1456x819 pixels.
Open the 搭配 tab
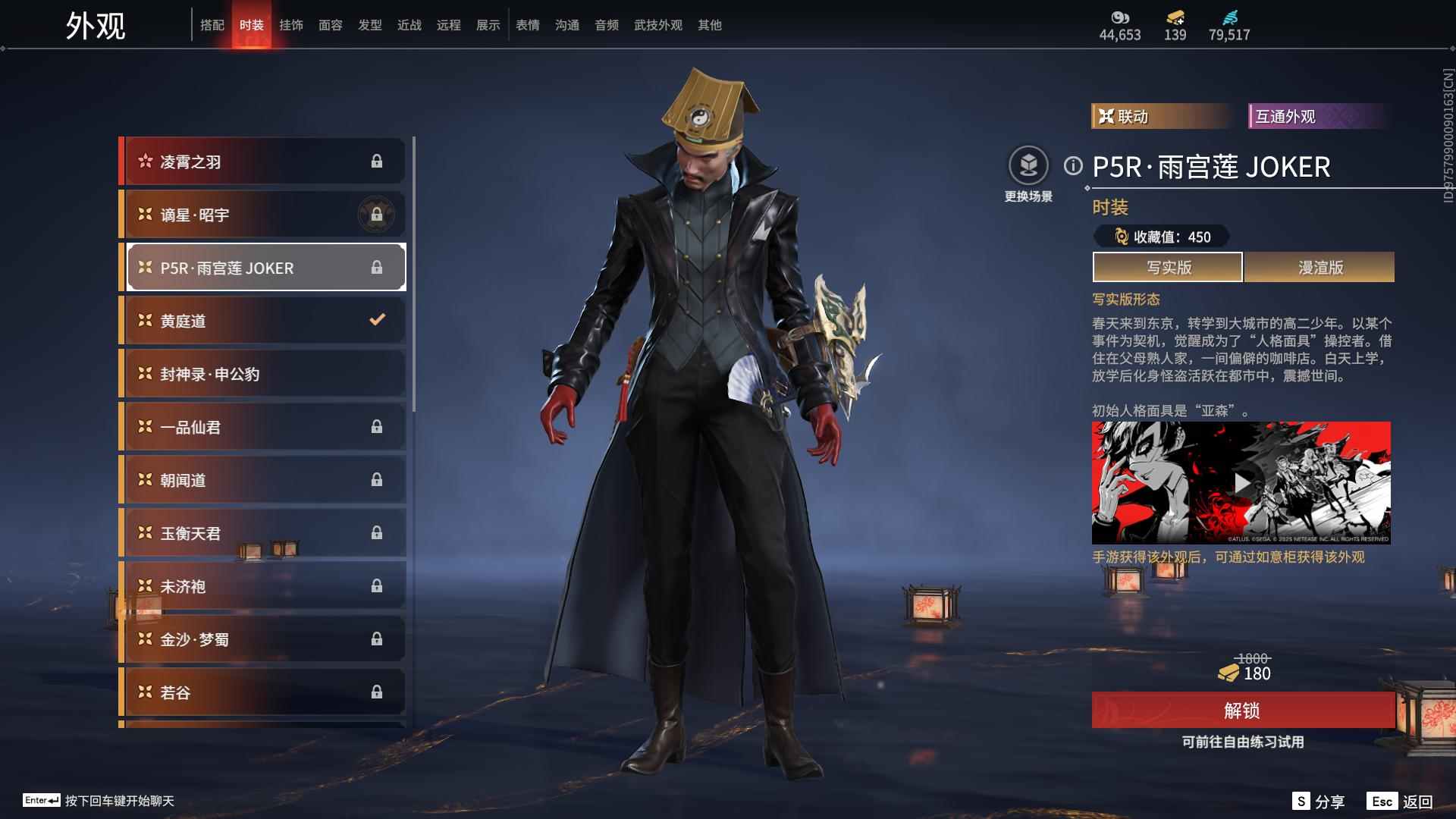point(212,25)
